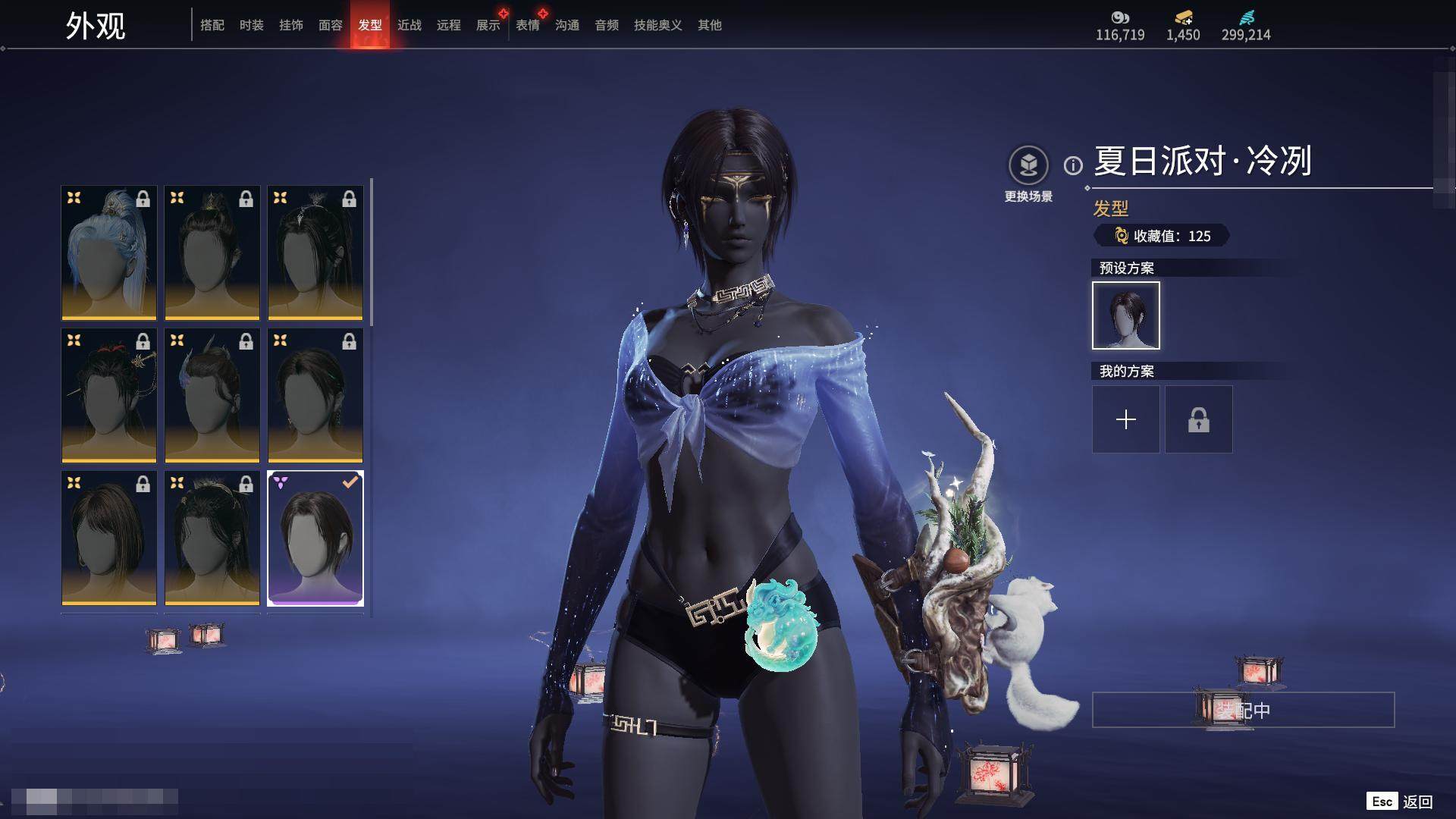Open the 音频 tab
This screenshot has height=819, width=1456.
[607, 25]
